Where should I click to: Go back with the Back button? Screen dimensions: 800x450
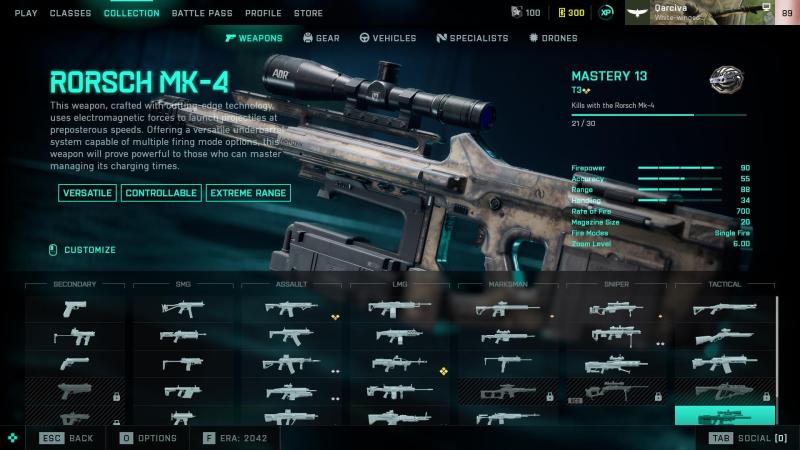[x=68, y=438]
